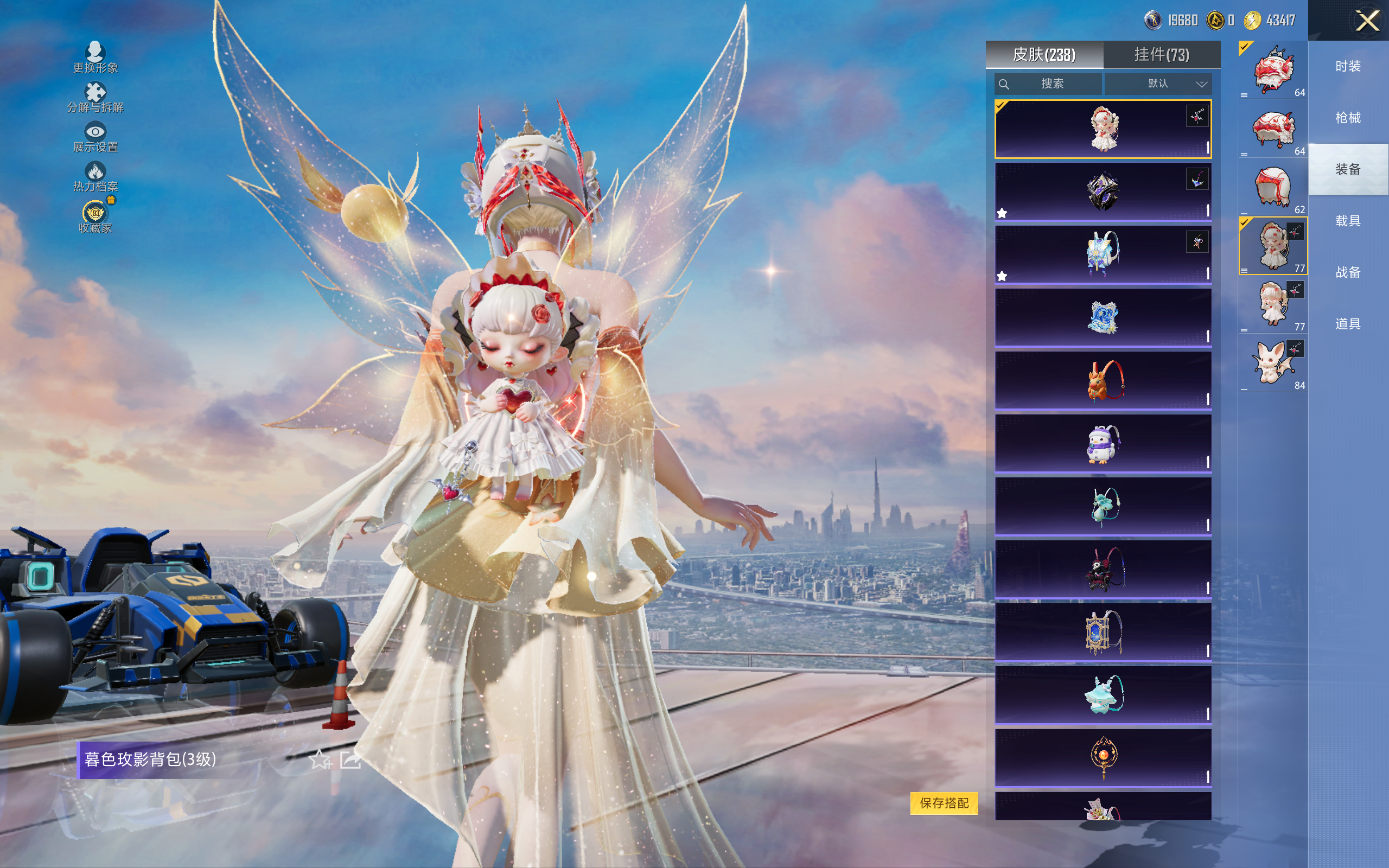The width and height of the screenshot is (1389, 868).
Task: Choose the white penguin backpack skin
Action: 1103,443
